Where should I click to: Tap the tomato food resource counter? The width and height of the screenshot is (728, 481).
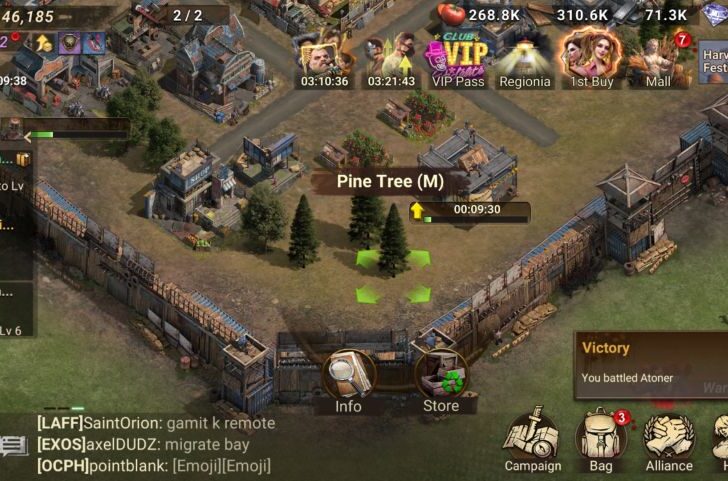click(x=478, y=14)
